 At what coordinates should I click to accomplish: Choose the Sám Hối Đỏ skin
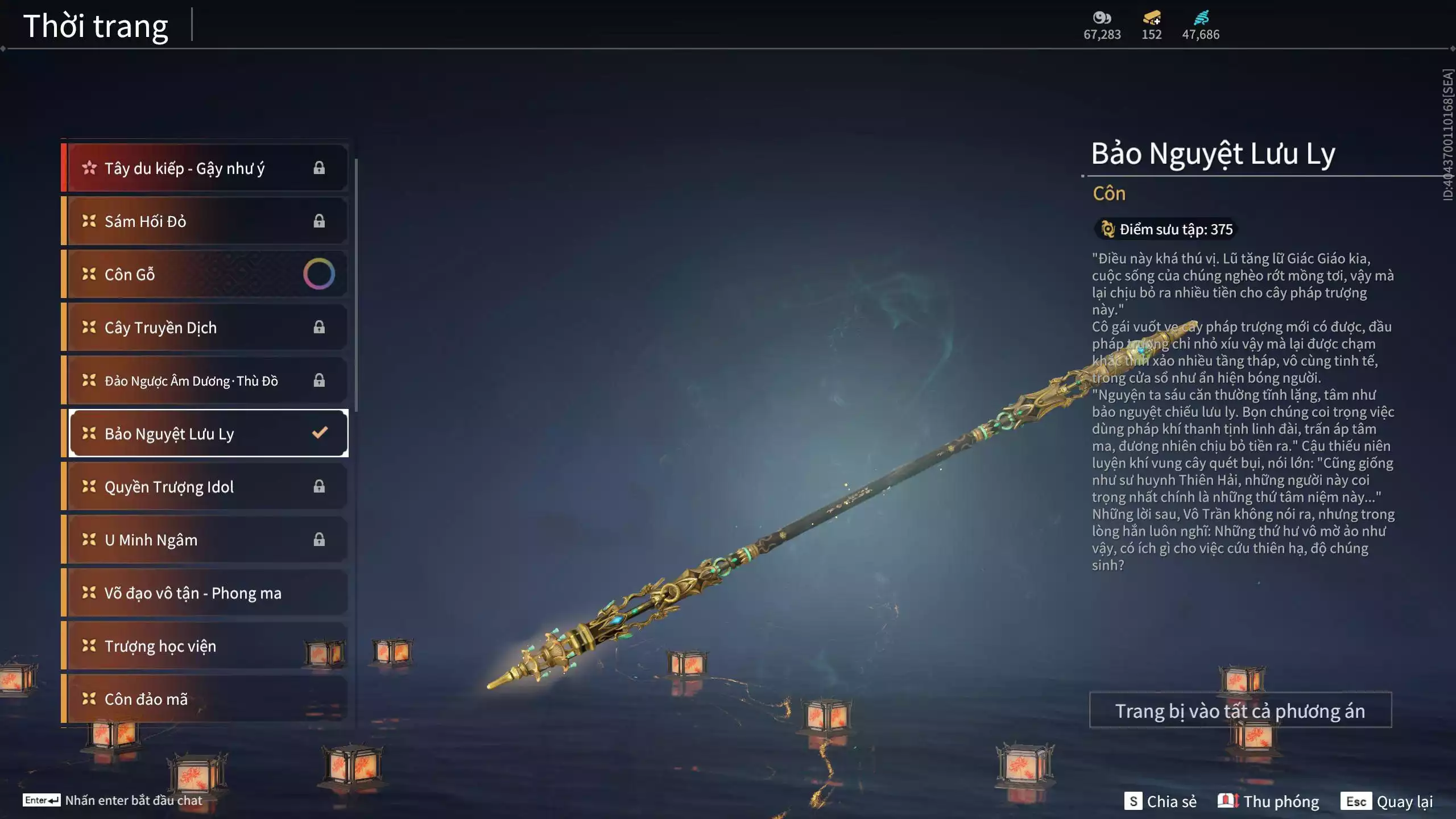pos(205,221)
